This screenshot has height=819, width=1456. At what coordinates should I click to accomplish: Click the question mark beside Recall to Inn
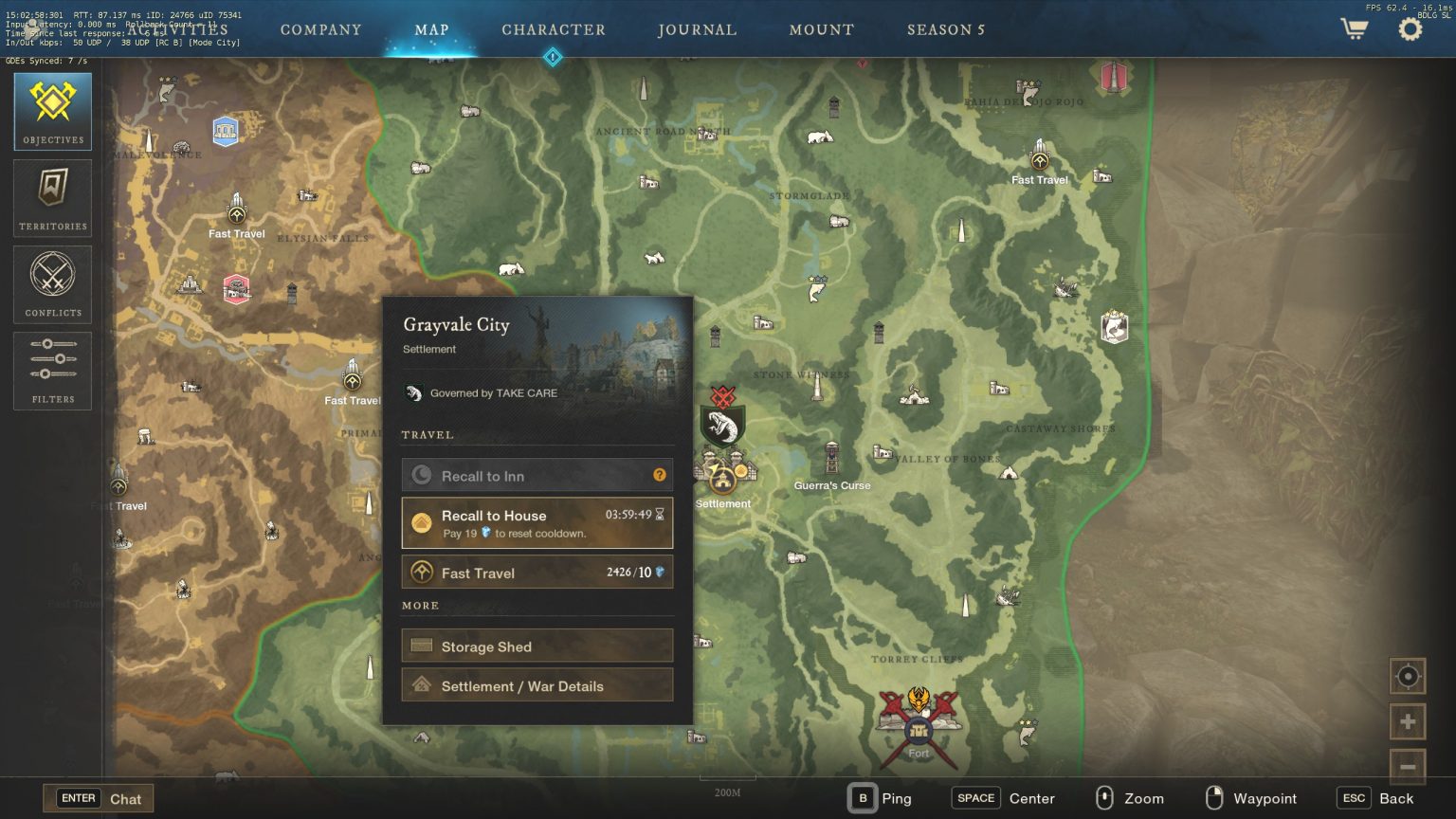(x=660, y=475)
